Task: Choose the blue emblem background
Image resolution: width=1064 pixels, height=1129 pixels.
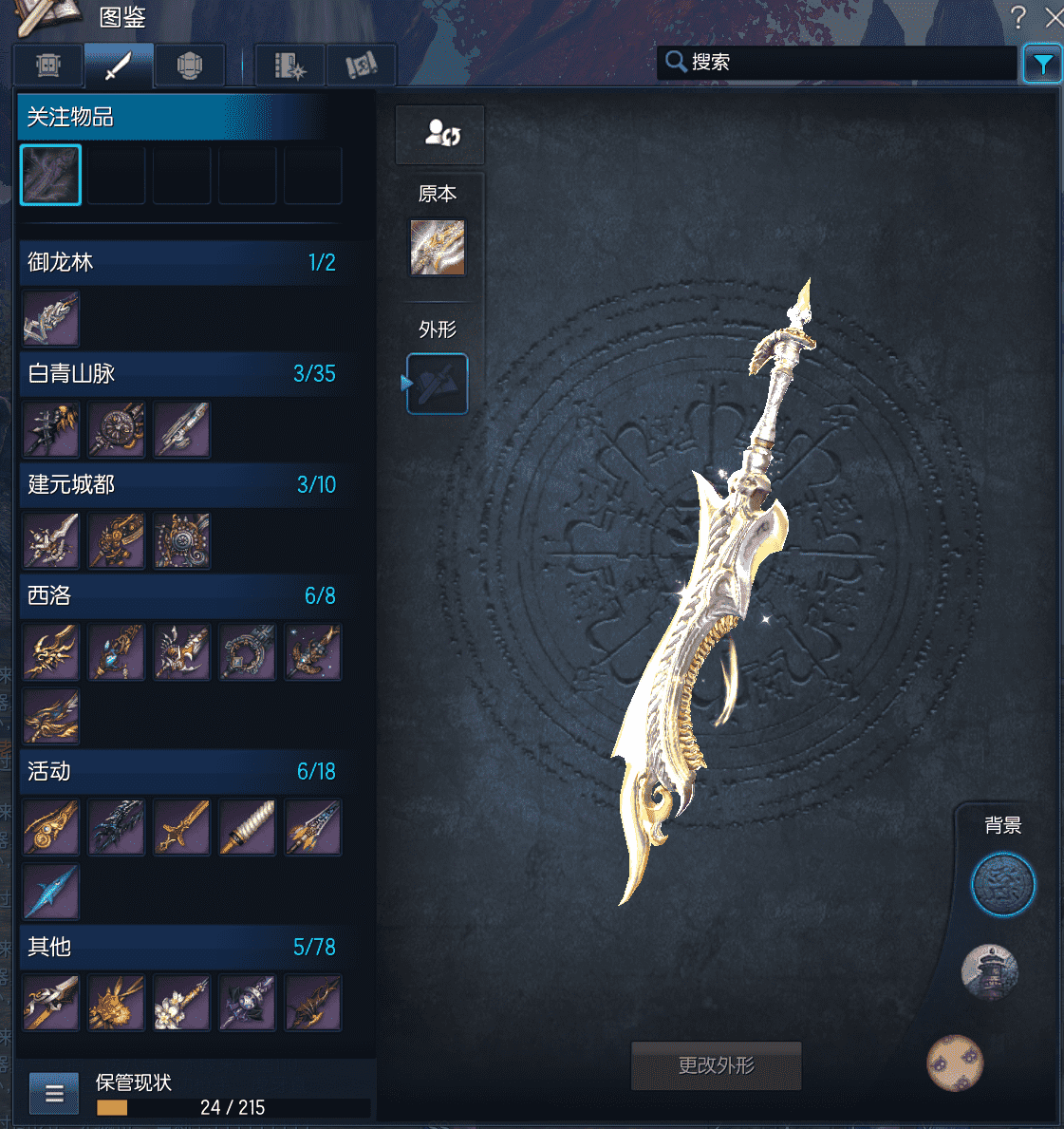Action: tap(1002, 884)
